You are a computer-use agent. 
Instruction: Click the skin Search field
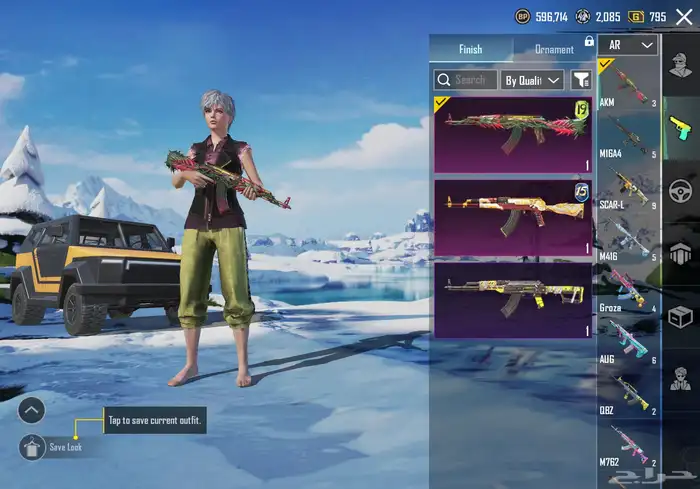[x=465, y=80]
